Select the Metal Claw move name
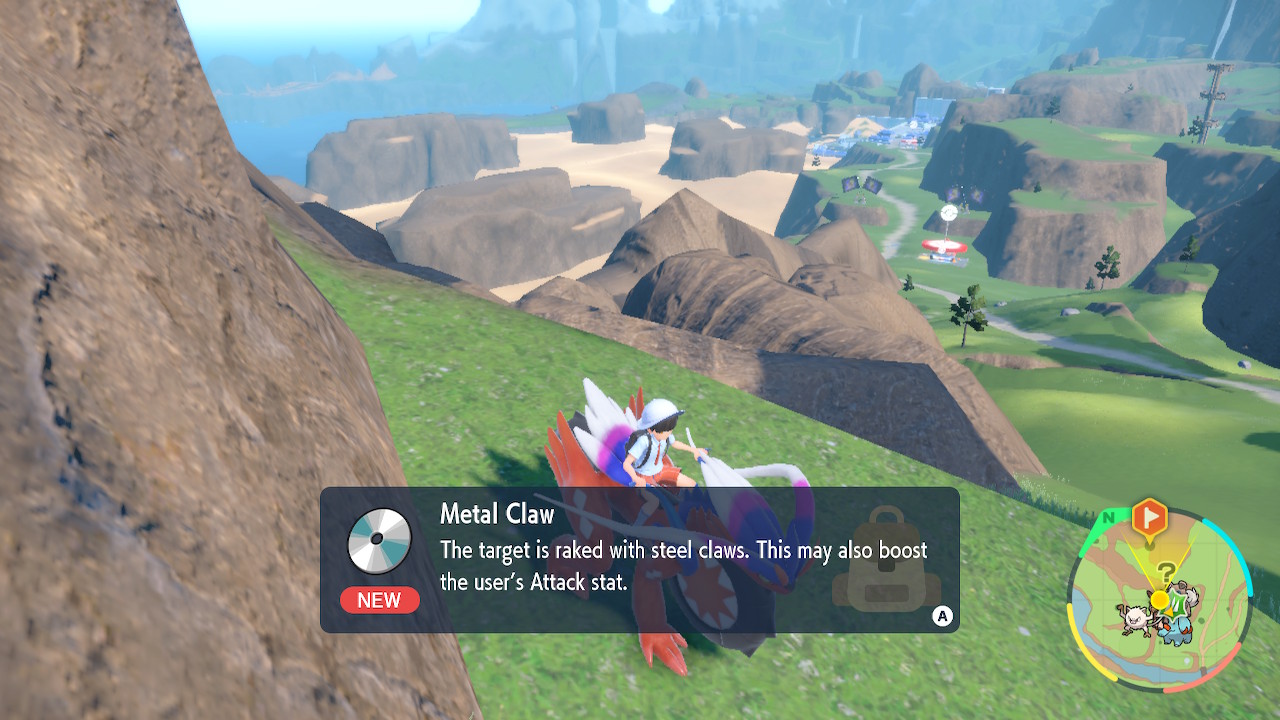The height and width of the screenshot is (720, 1280). point(497,514)
